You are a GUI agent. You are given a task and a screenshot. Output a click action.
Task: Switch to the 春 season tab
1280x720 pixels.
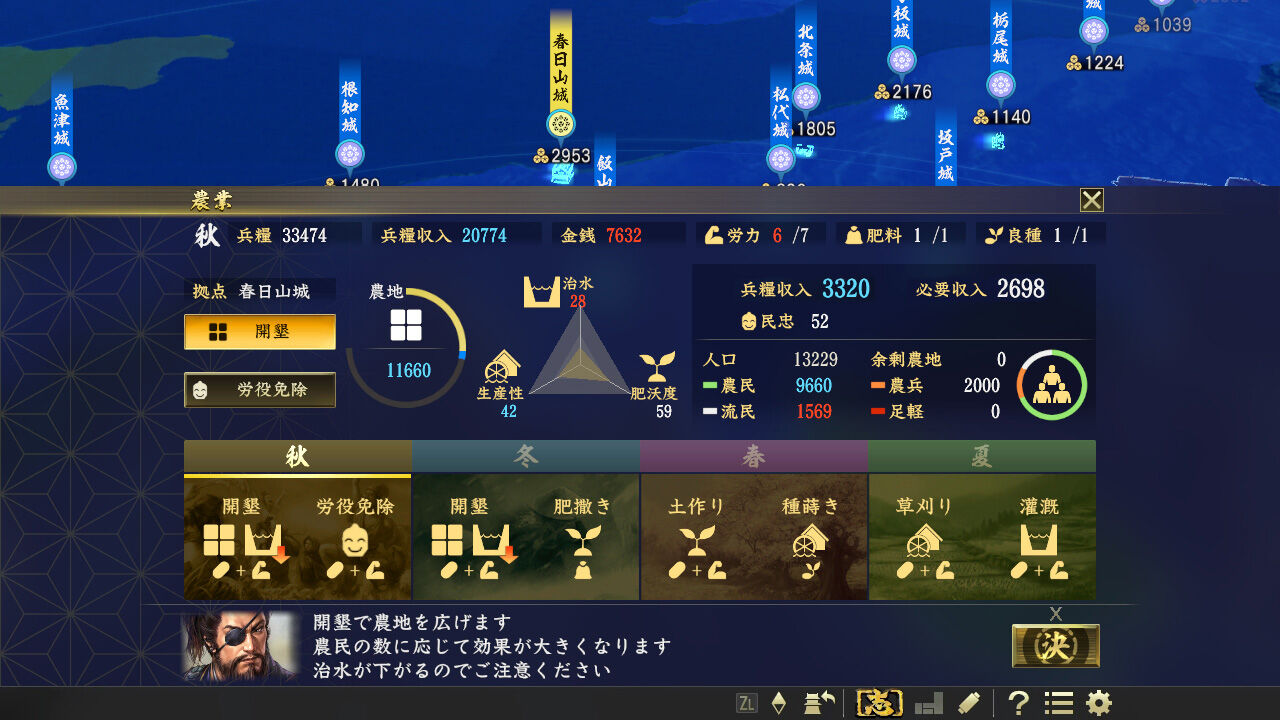753,456
